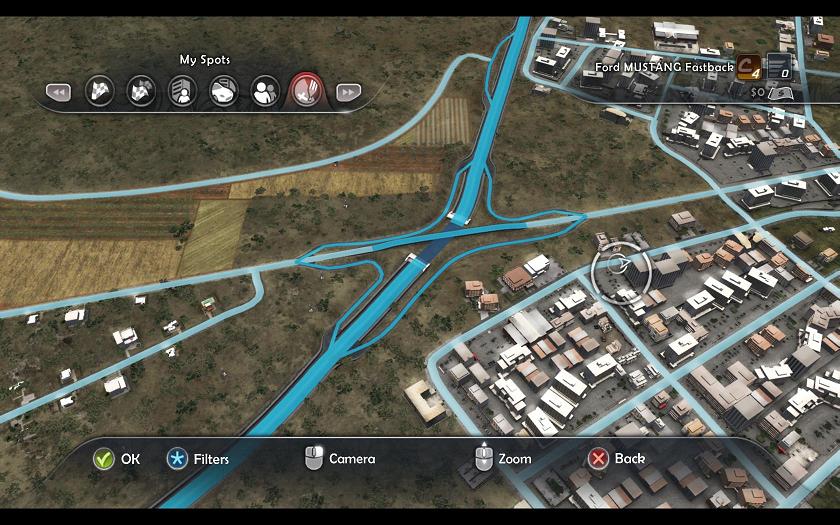This screenshot has height=525, width=840.
Task: Go to the previous map filter category
Action: pyautogui.click(x=58, y=92)
